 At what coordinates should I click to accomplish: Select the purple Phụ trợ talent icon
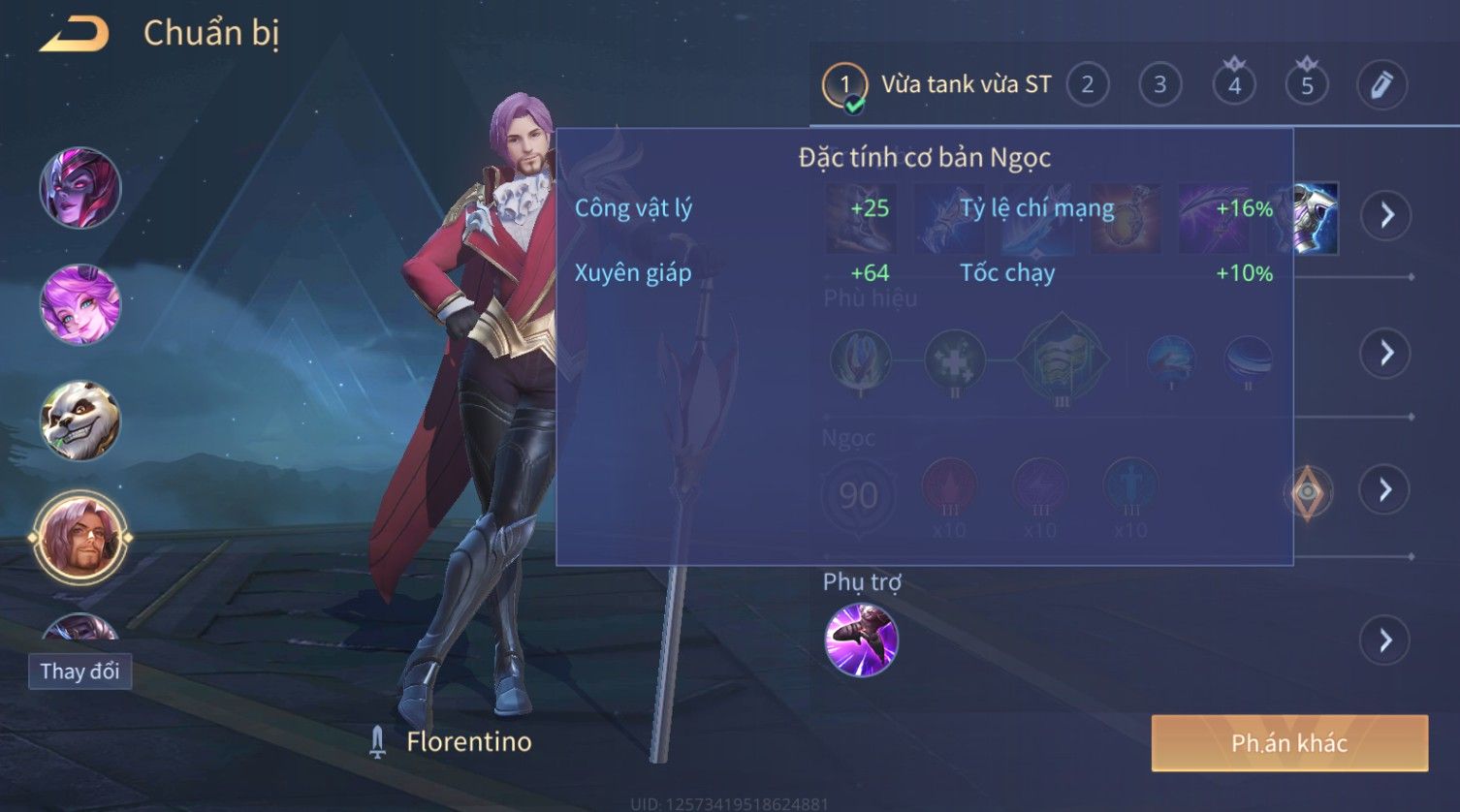861,640
